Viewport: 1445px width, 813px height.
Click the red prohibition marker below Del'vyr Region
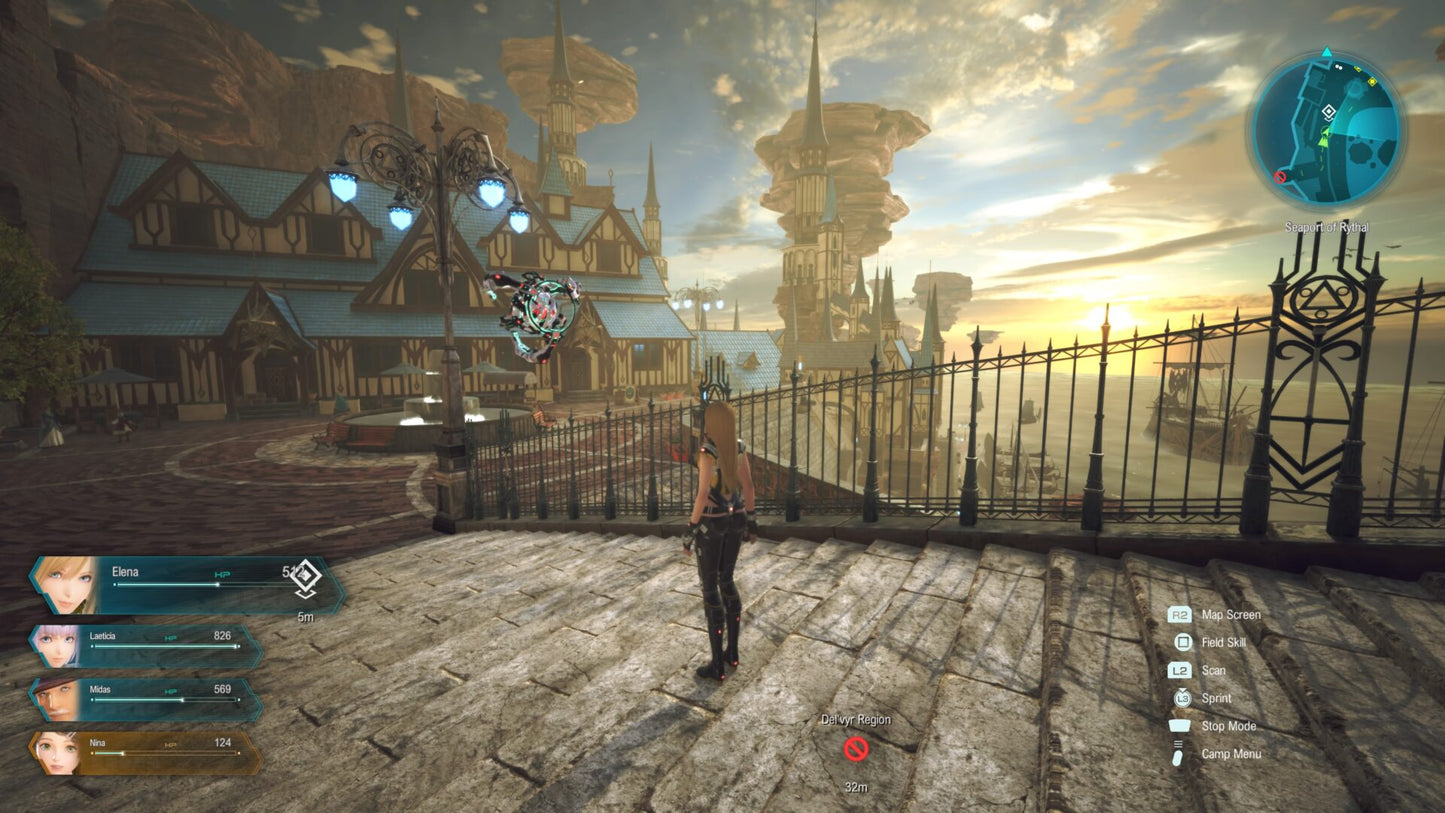tap(856, 746)
